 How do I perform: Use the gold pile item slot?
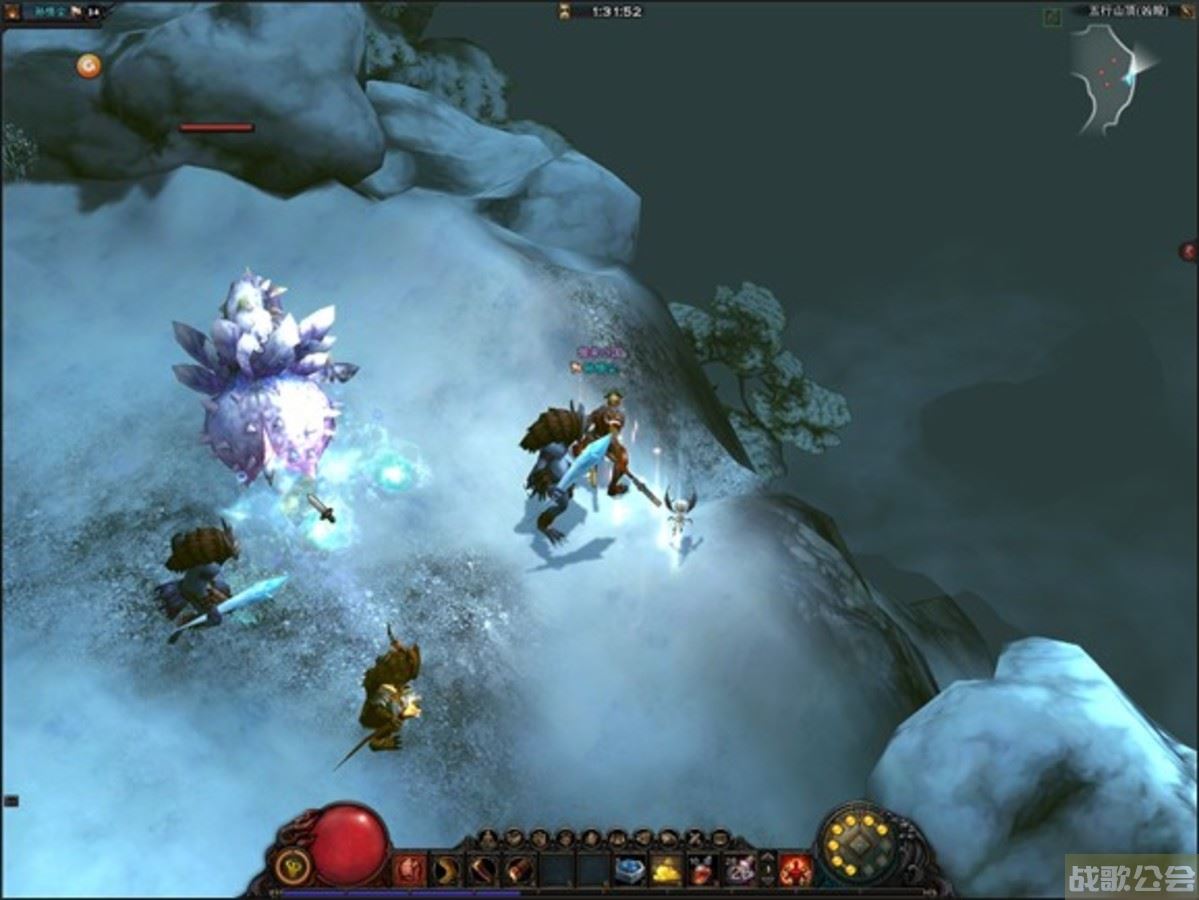665,870
